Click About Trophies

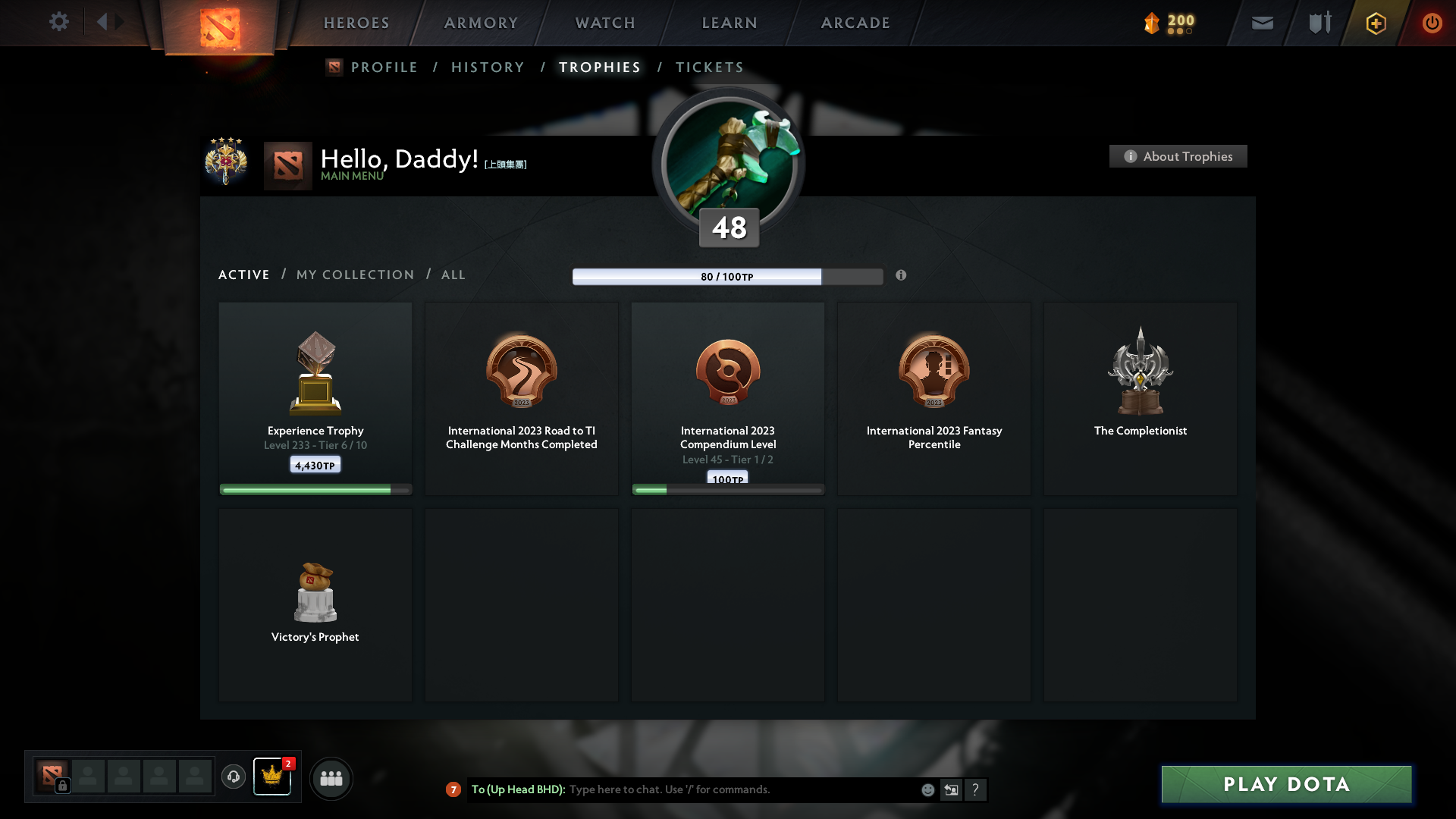[x=1178, y=156]
